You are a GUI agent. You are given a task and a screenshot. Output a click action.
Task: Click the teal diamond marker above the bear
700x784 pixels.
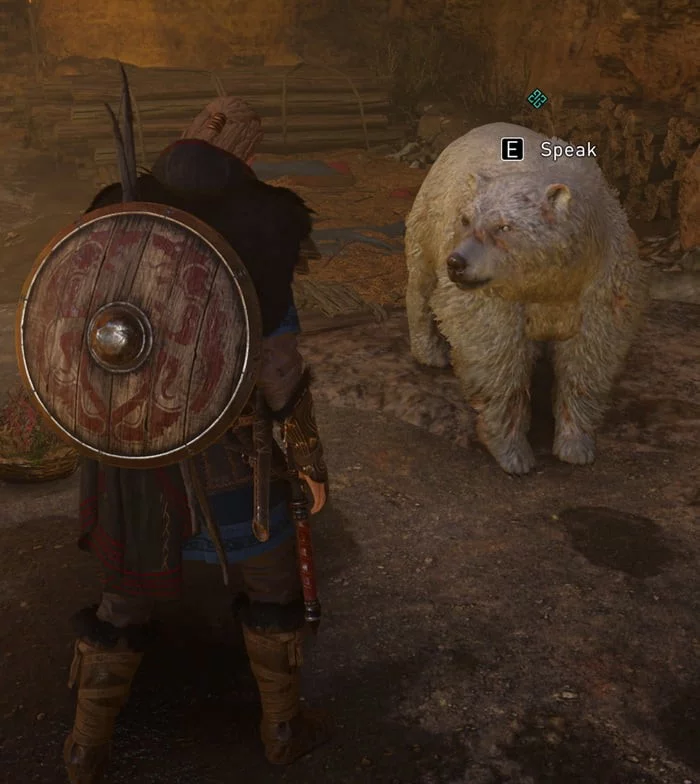coord(537,98)
